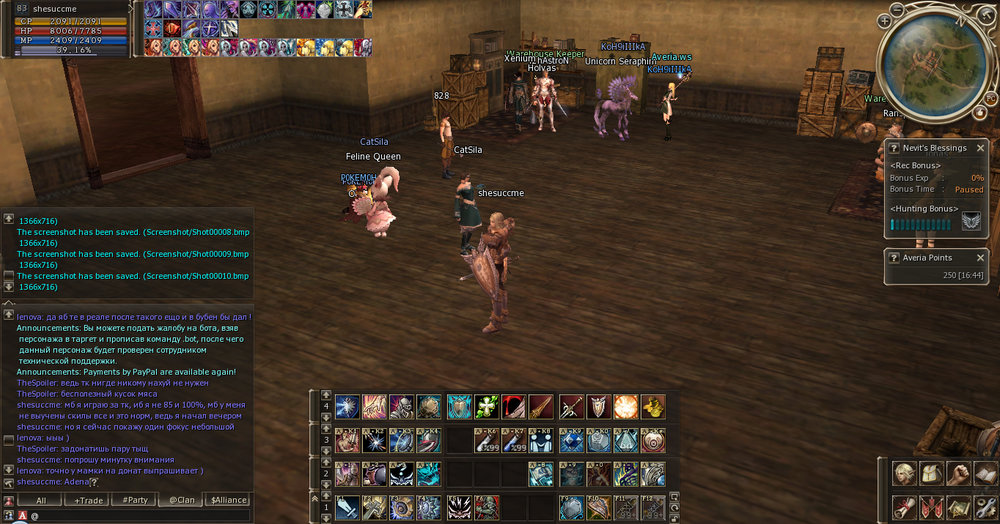Screen dimensions: 1000x524
Task: Use the blue potion on K7 slot
Action: point(514,440)
